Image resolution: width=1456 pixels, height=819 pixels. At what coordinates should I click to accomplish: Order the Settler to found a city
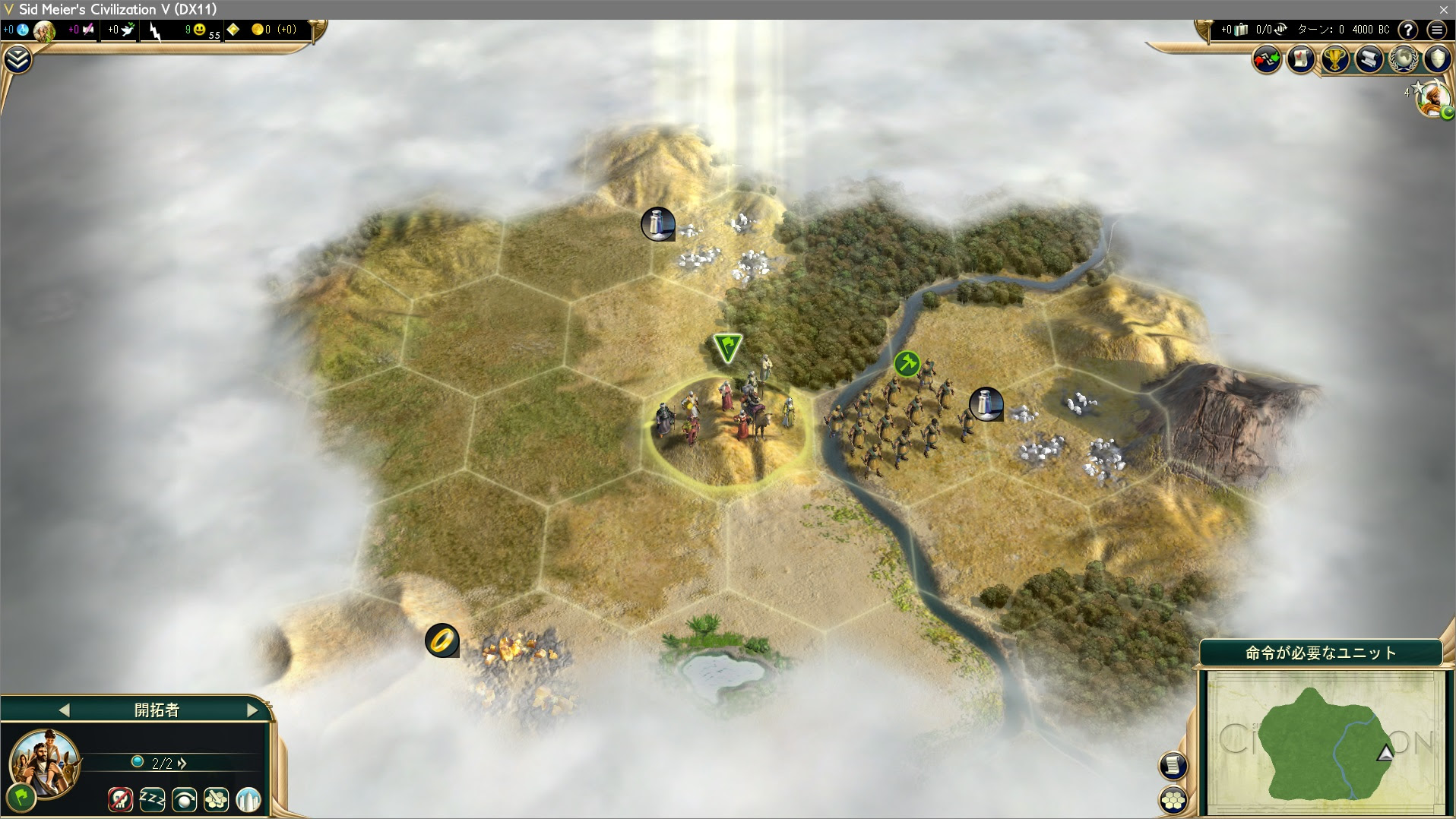coord(249,800)
